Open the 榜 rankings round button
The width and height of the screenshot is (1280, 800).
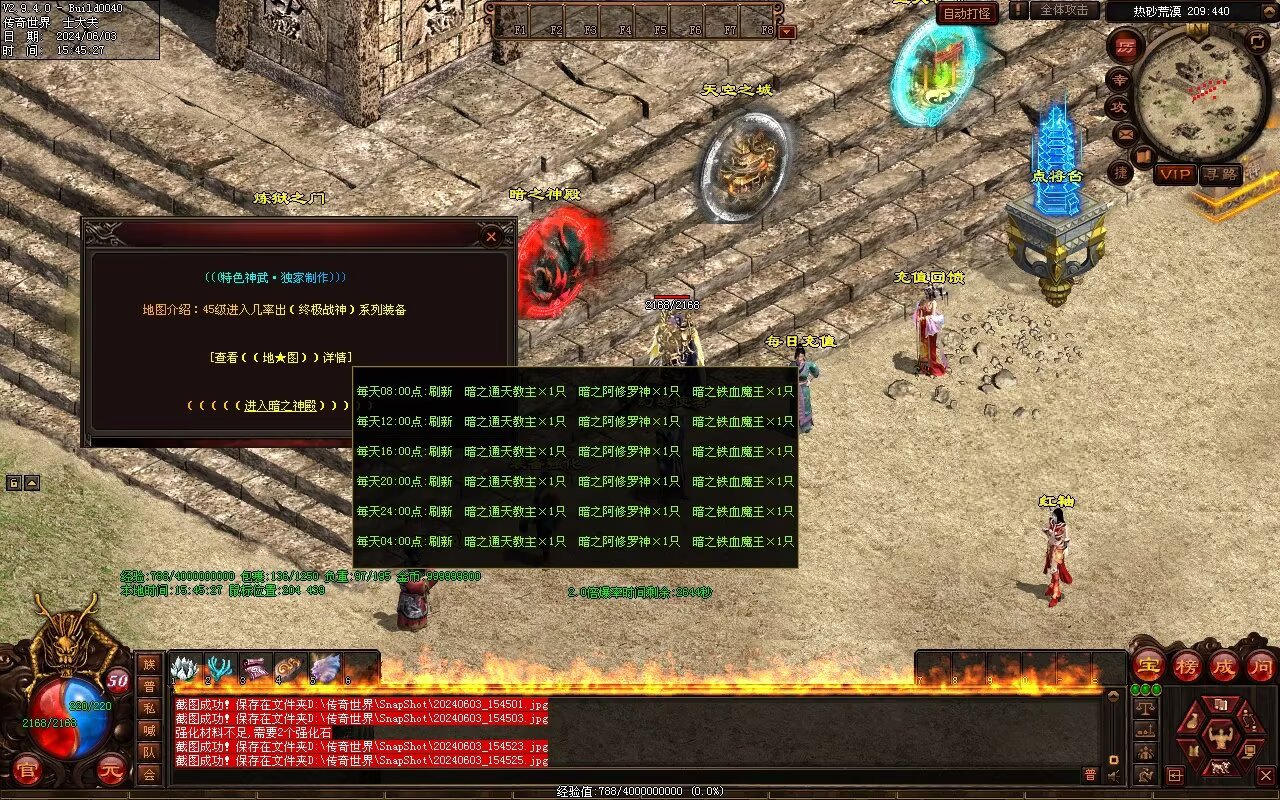point(1186,665)
